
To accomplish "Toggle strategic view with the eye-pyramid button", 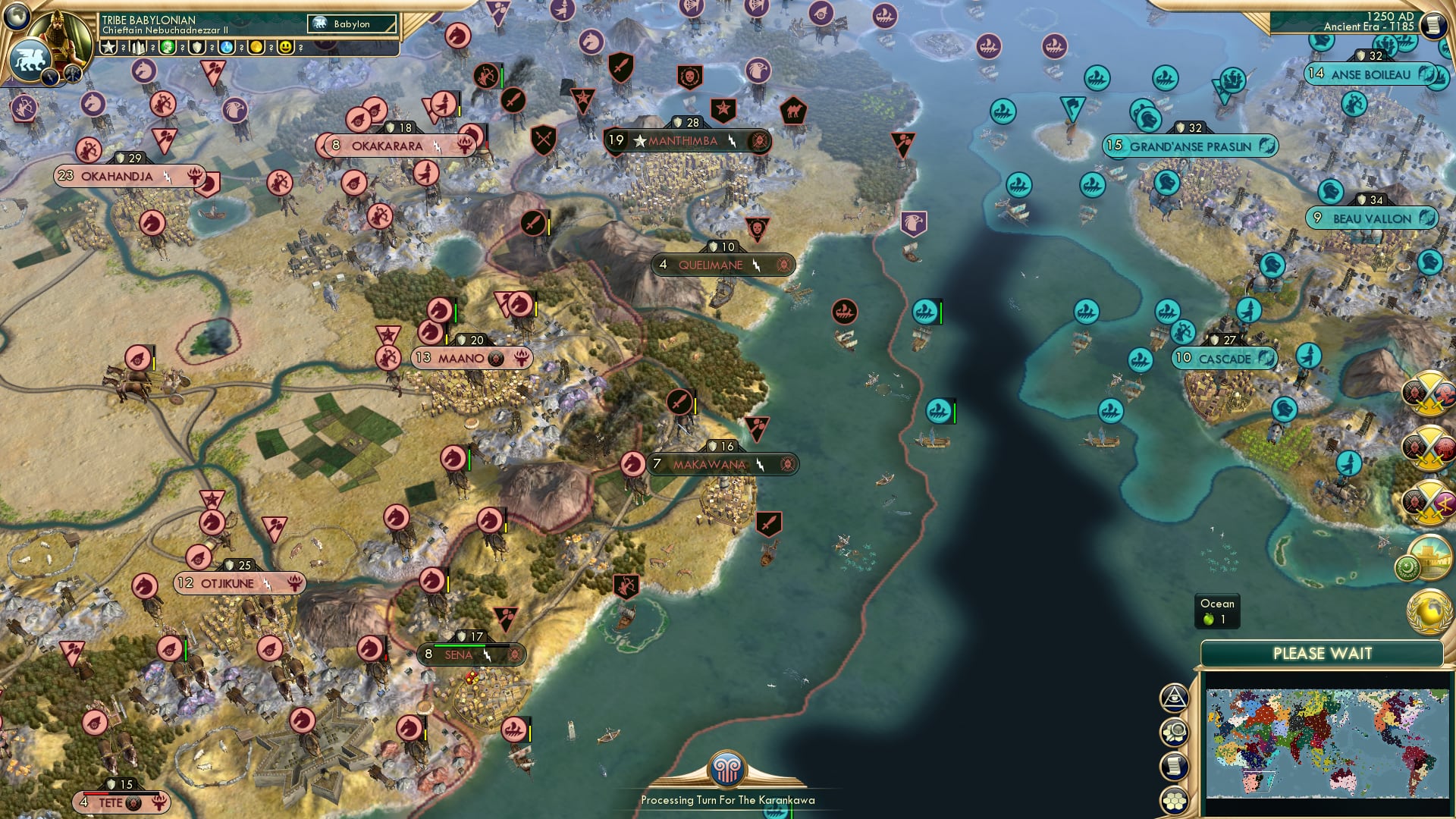I will tap(1175, 698).
